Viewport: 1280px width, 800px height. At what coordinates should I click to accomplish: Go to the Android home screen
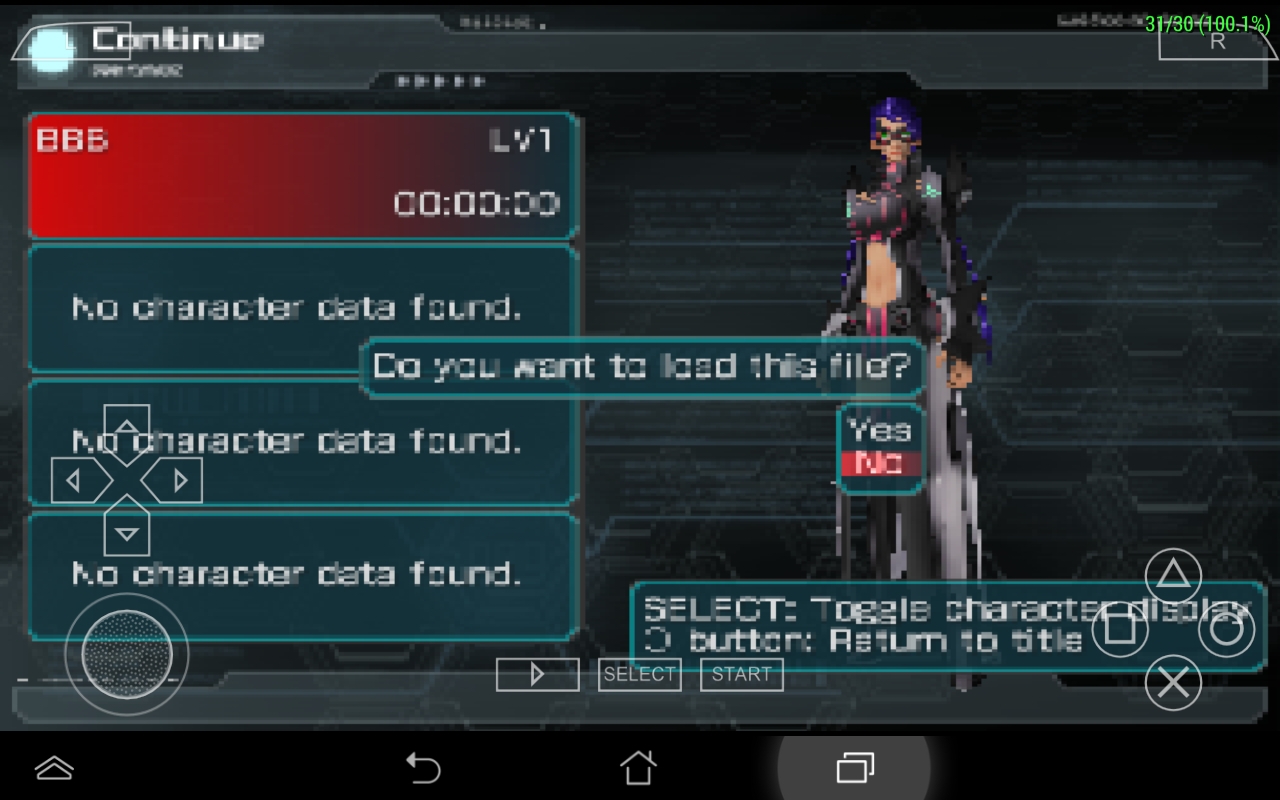coord(638,767)
